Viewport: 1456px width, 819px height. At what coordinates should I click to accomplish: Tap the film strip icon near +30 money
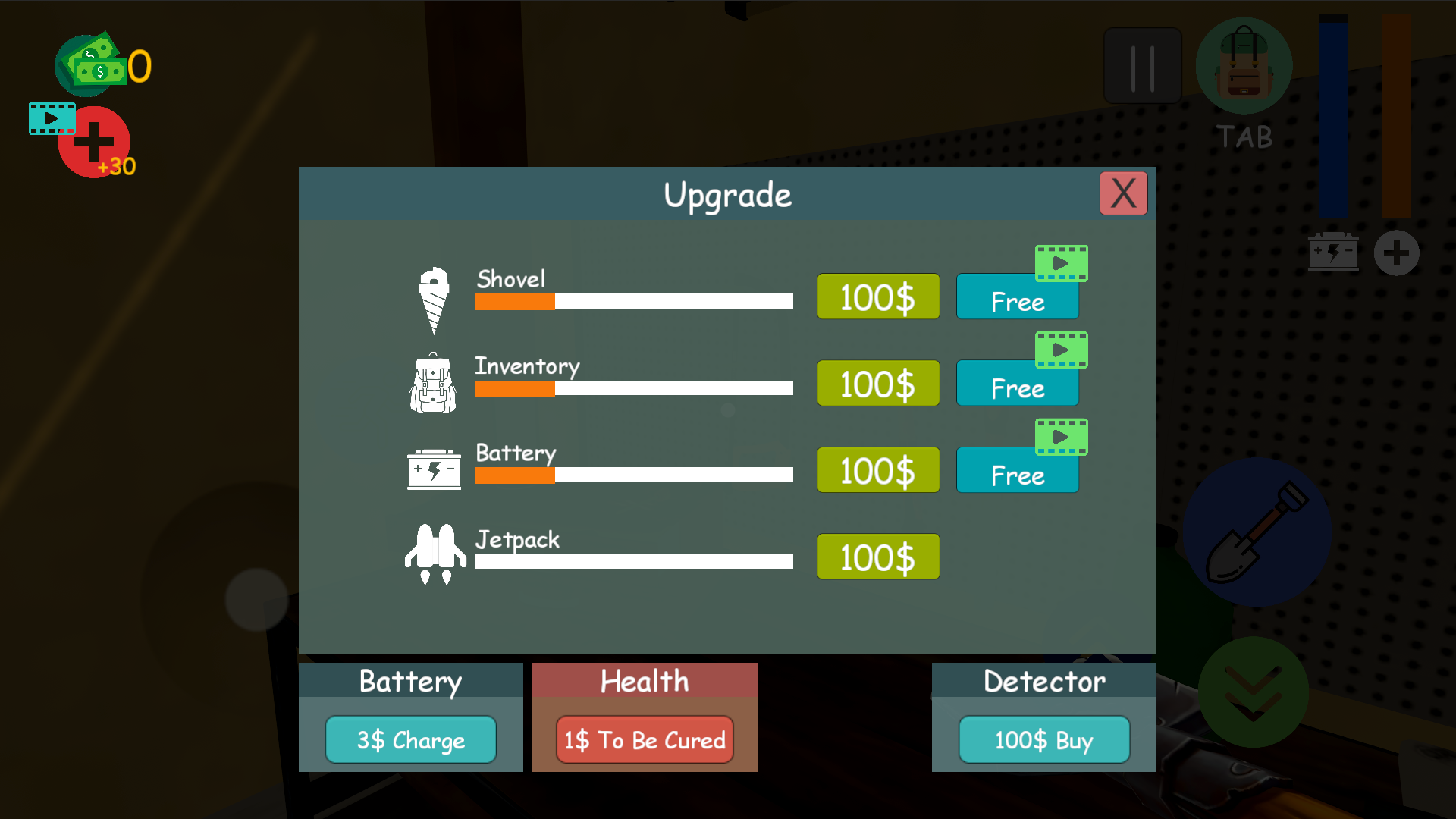(52, 118)
